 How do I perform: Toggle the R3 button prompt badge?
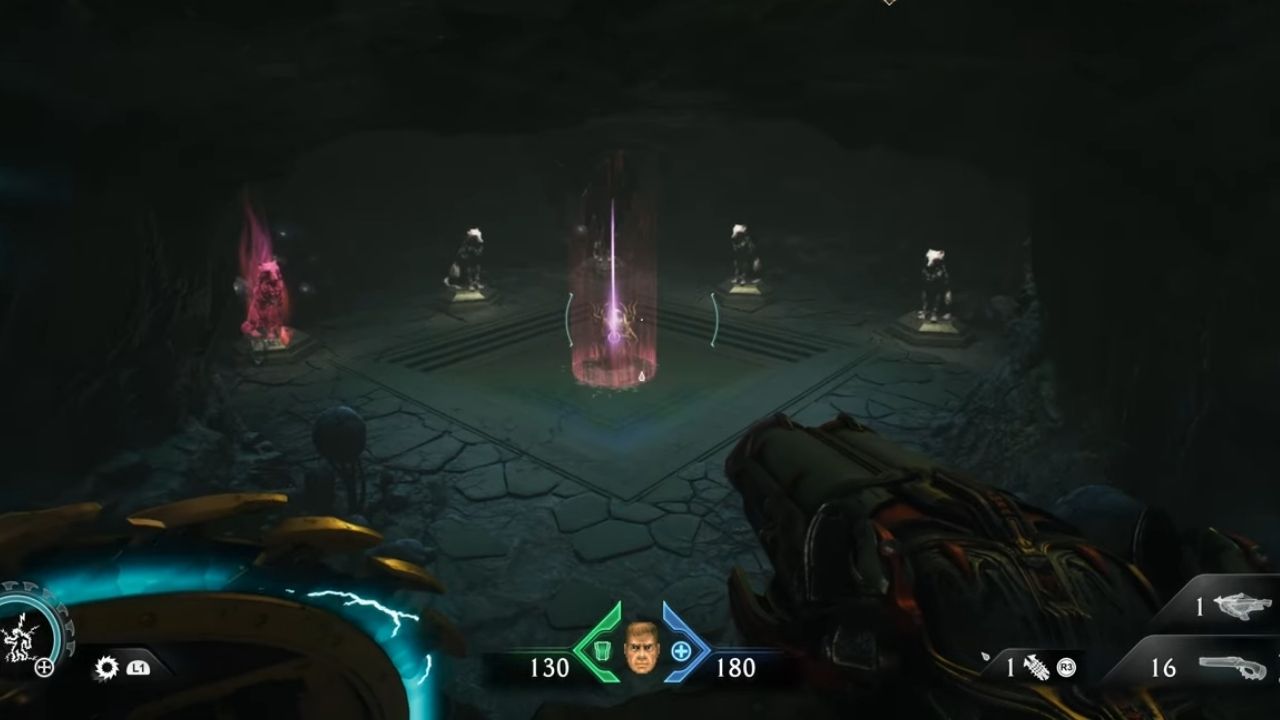(1065, 667)
